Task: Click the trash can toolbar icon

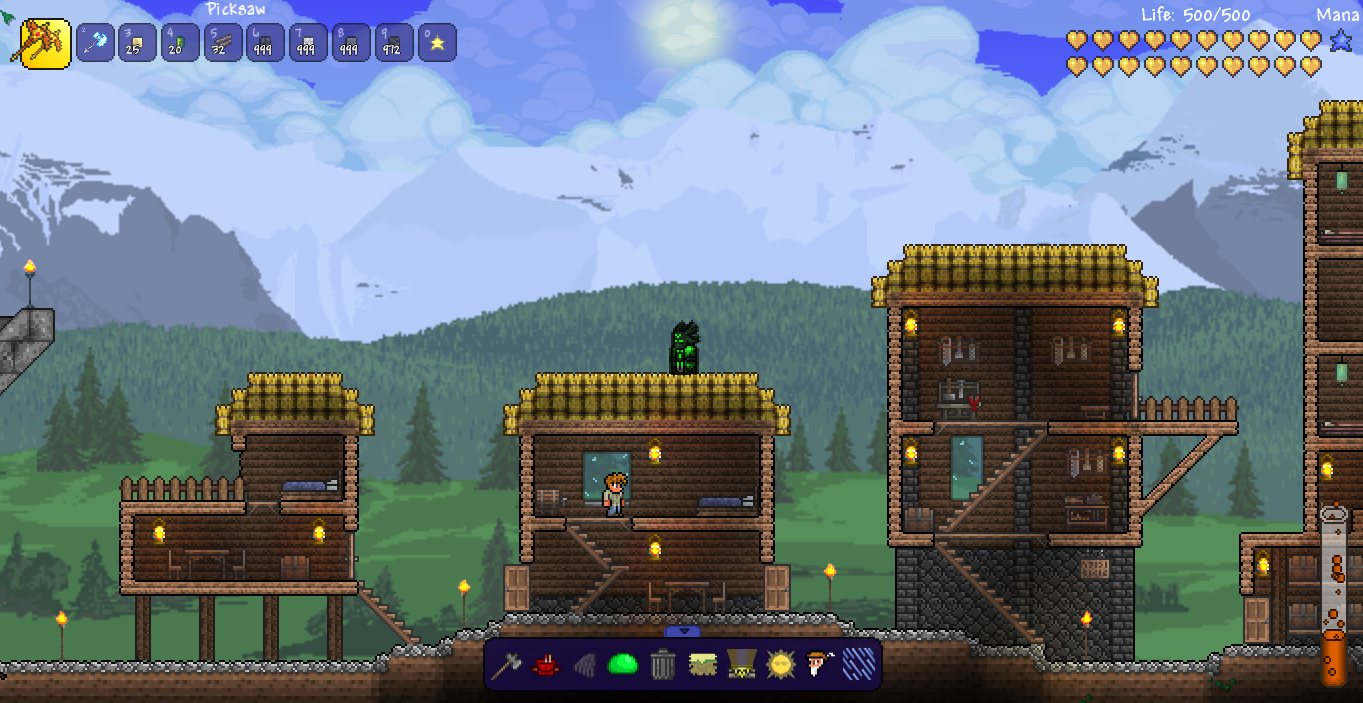Action: point(662,664)
